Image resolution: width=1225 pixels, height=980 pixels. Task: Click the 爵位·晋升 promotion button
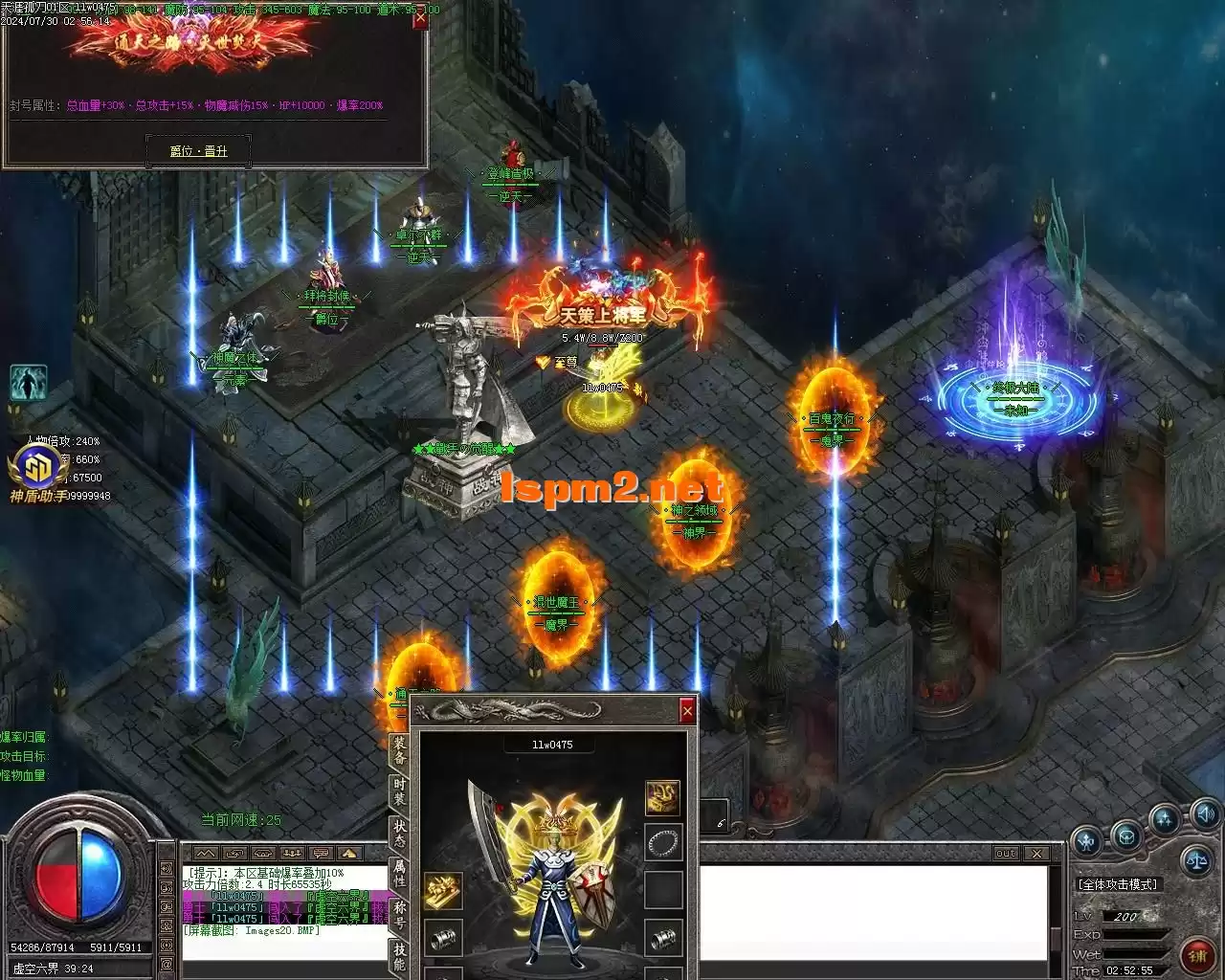(x=198, y=150)
